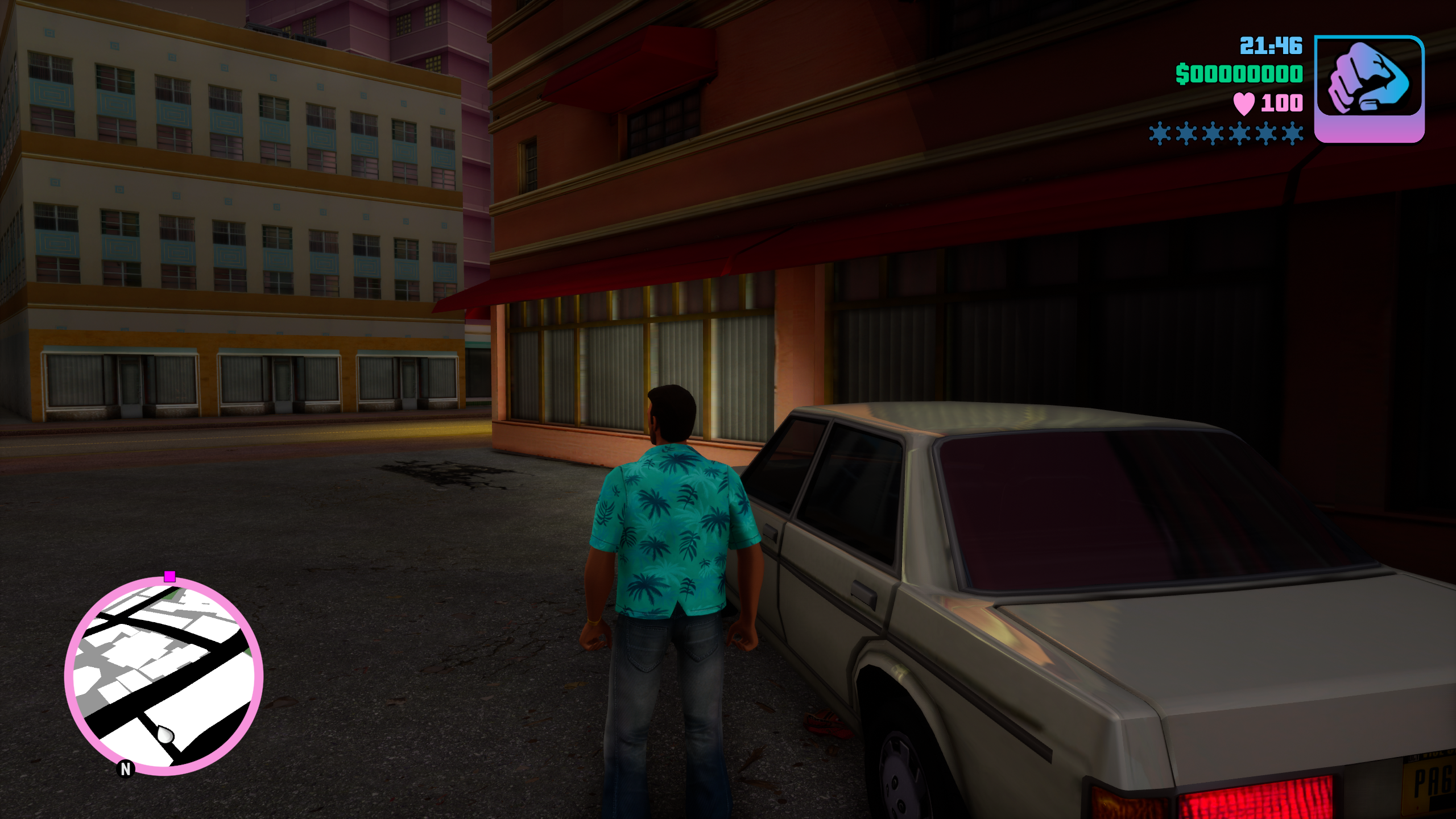Select the pink square marker on radar

tap(169, 577)
